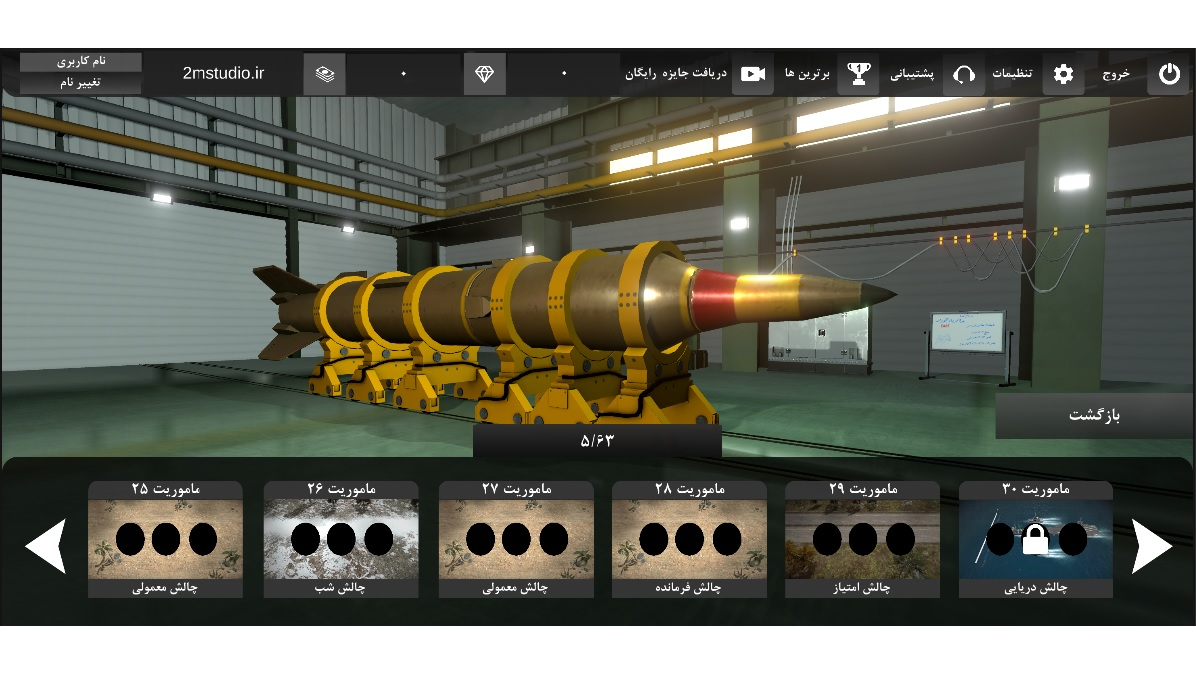Select mission 29 score challenge
Screen dimensions: 1196x673
tap(862, 540)
